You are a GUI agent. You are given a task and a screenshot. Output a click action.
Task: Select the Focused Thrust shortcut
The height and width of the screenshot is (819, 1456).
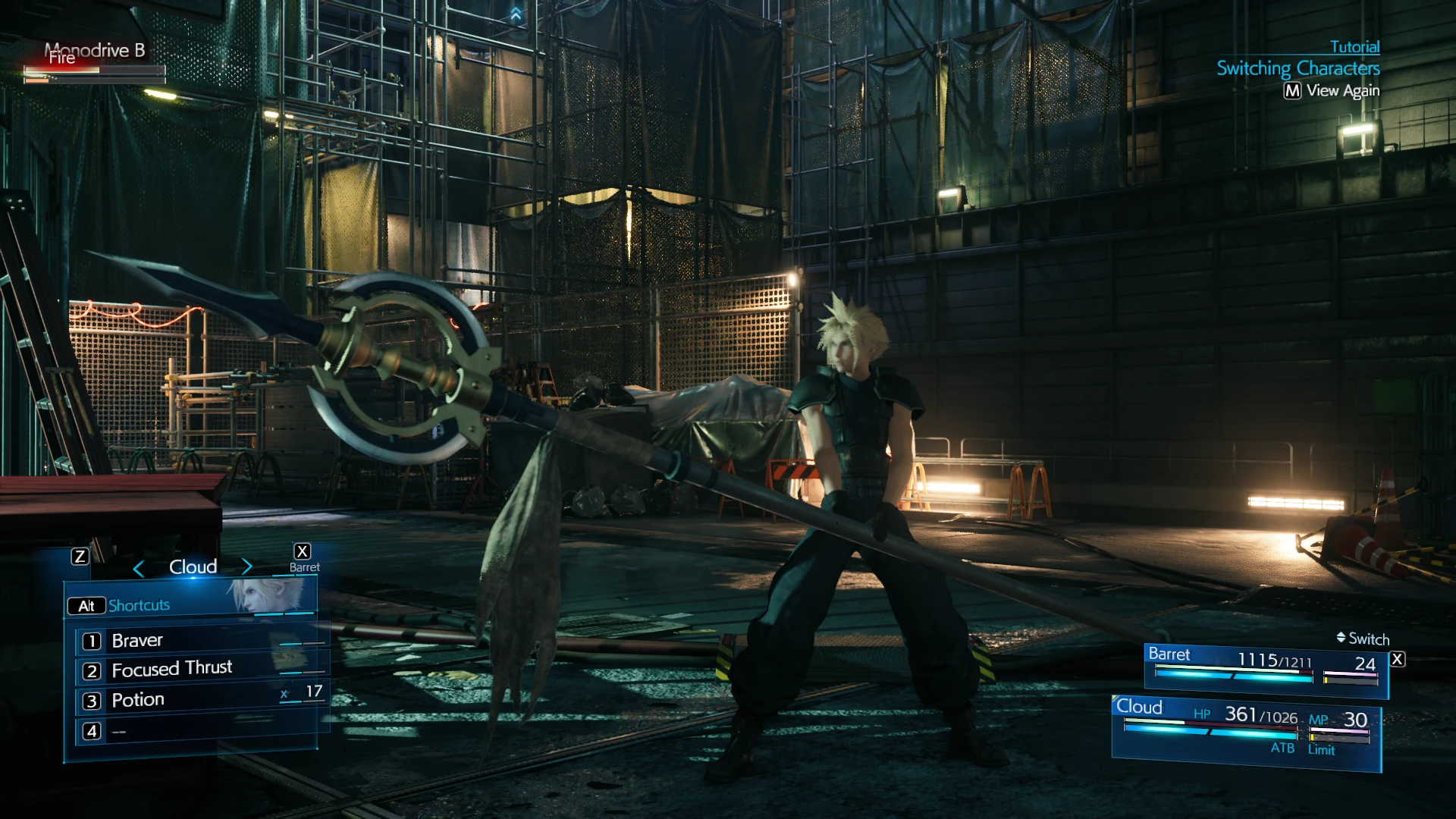pos(172,670)
